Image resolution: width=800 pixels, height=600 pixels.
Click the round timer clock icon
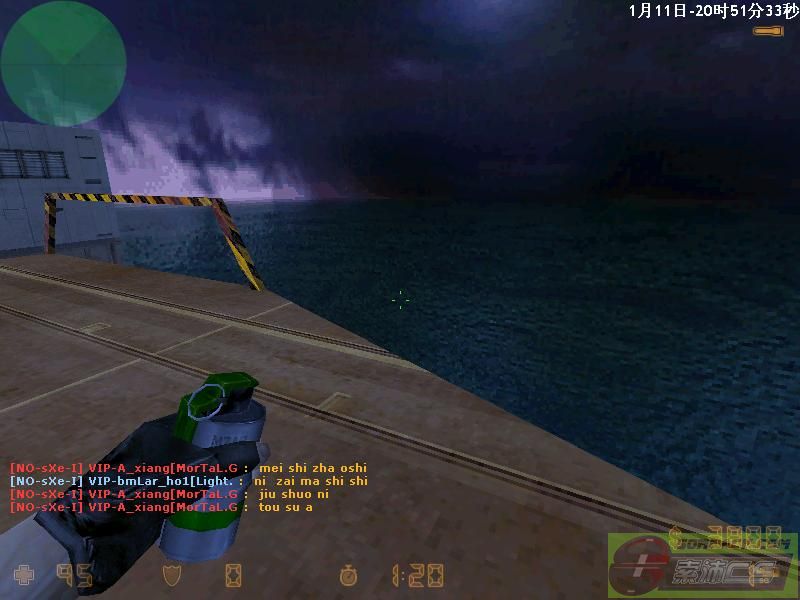point(349,575)
